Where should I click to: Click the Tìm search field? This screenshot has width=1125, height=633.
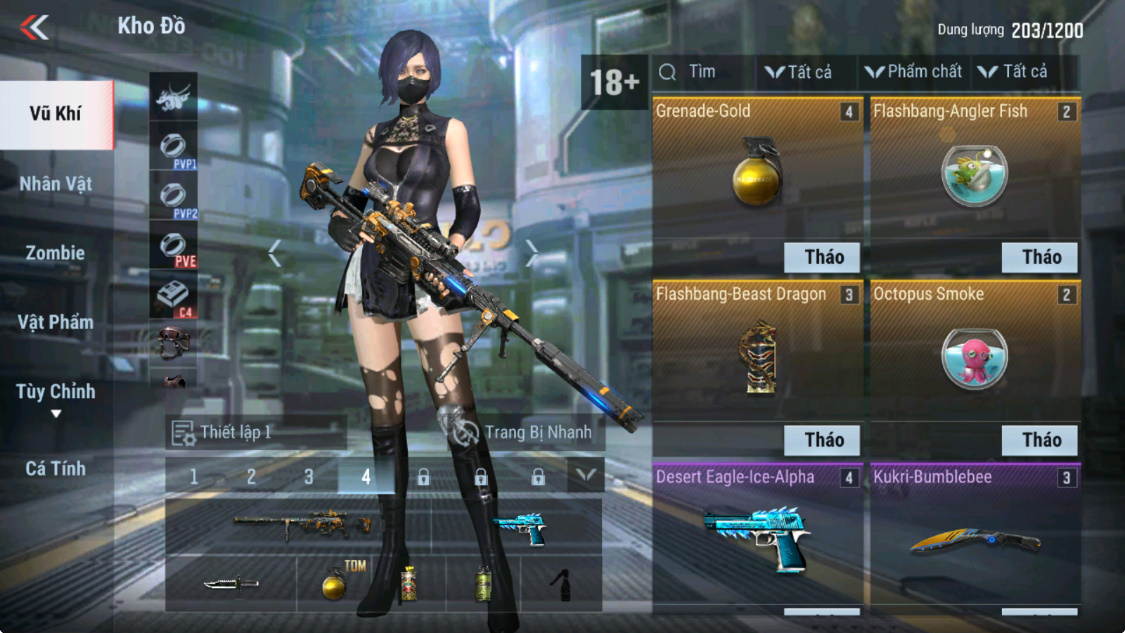tap(701, 72)
